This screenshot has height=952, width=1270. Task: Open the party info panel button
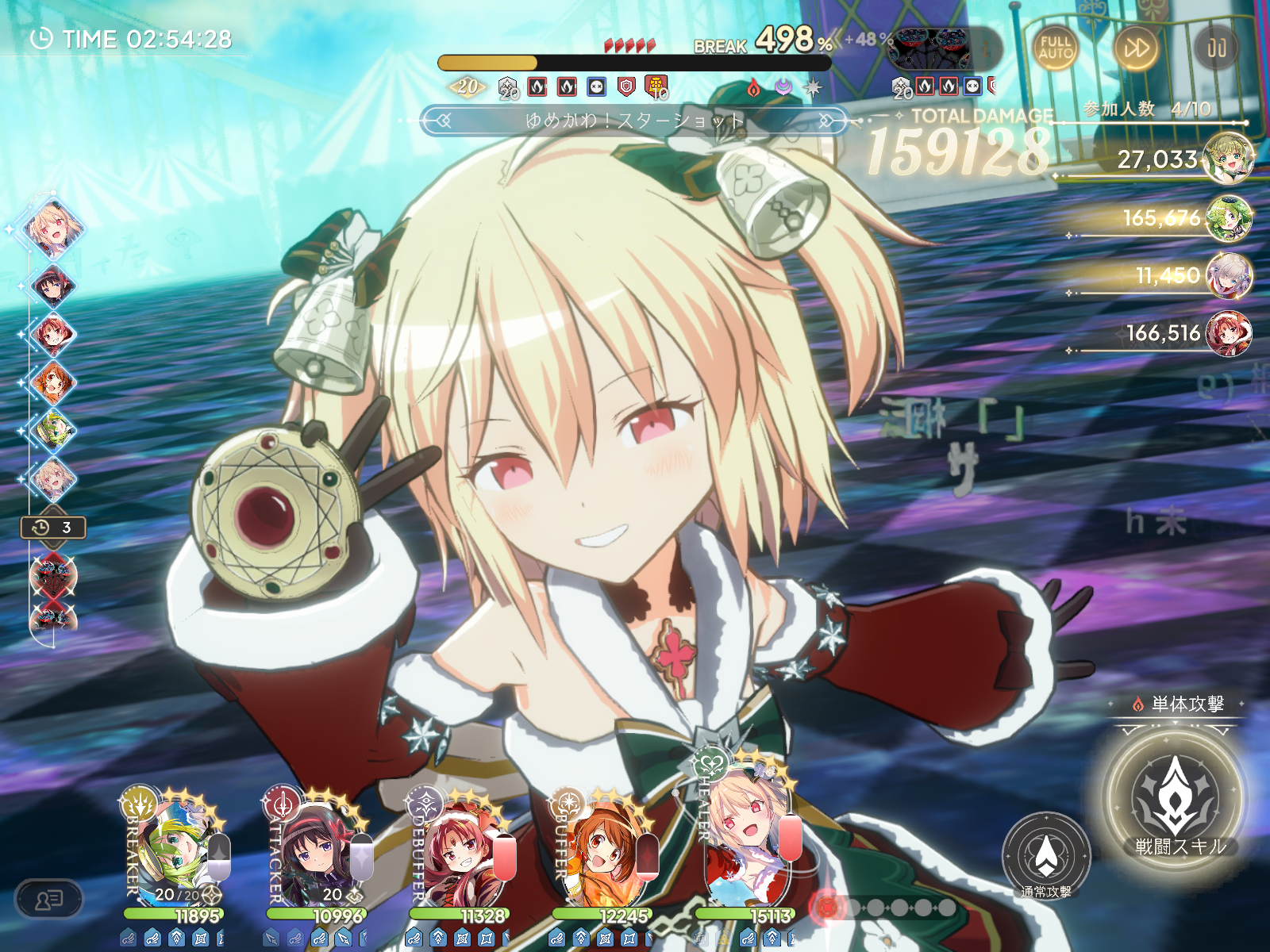tap(49, 899)
